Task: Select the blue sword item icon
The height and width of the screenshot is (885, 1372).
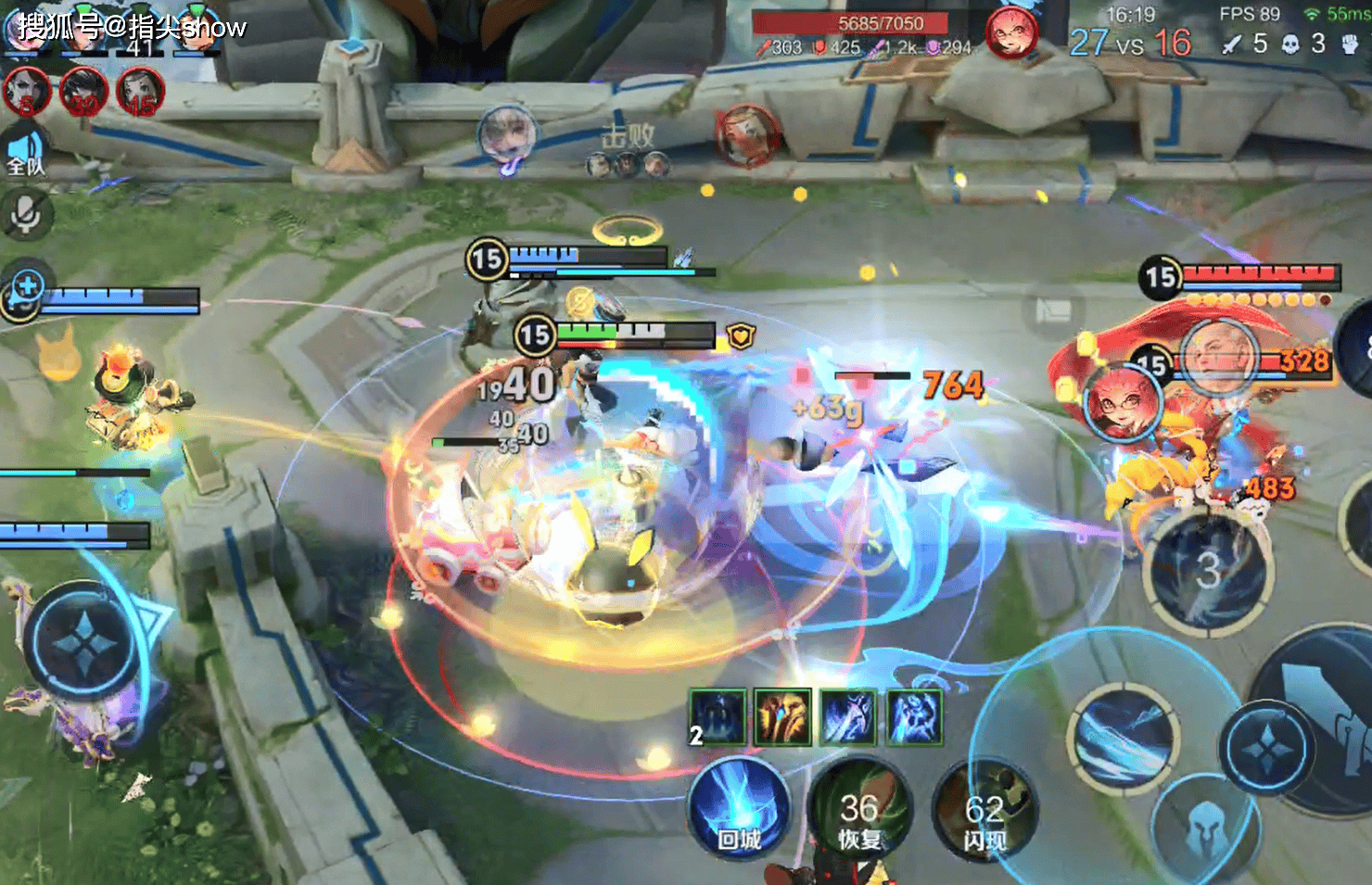Action: click(847, 716)
